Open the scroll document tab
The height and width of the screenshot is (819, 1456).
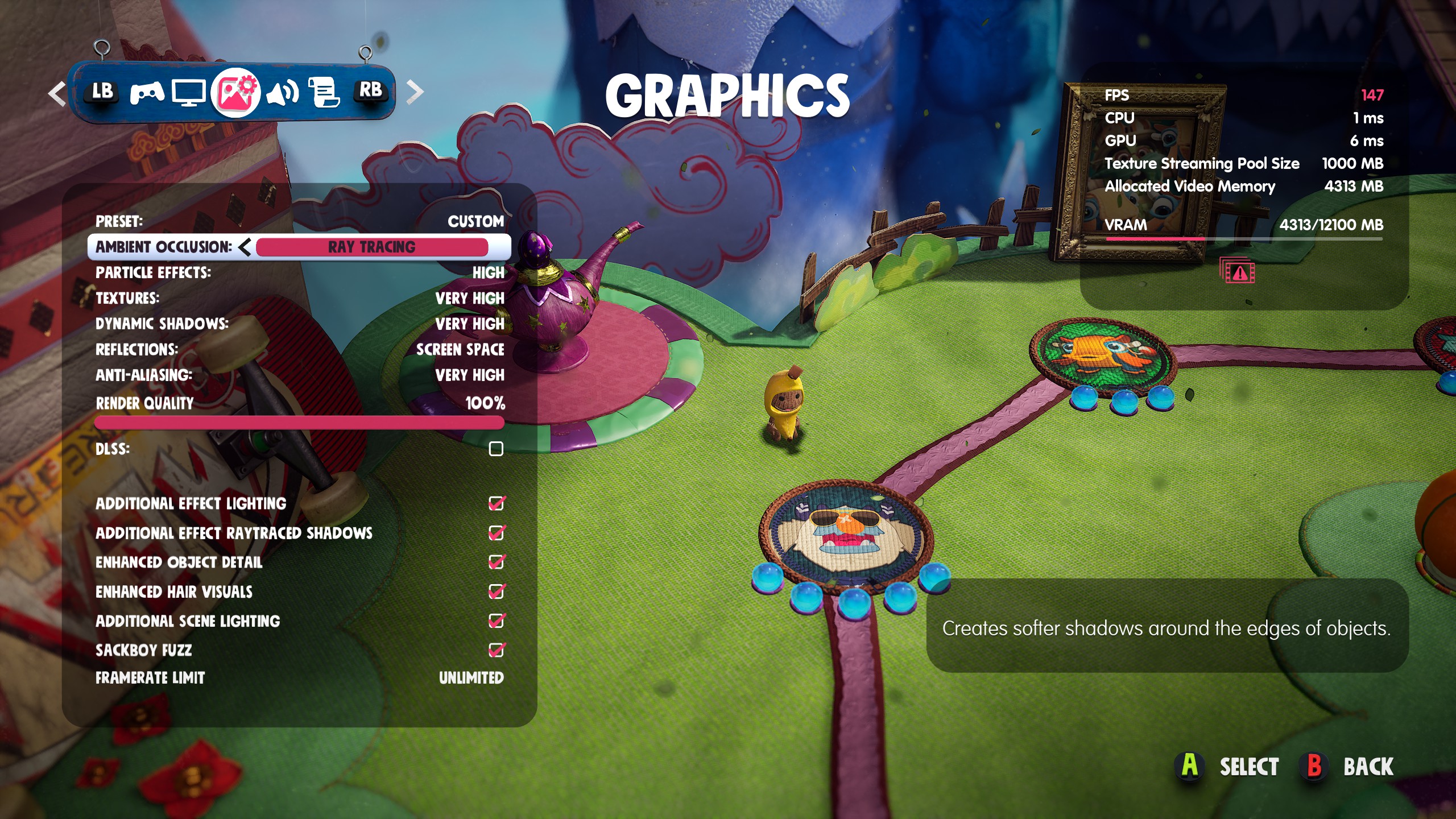[x=324, y=92]
